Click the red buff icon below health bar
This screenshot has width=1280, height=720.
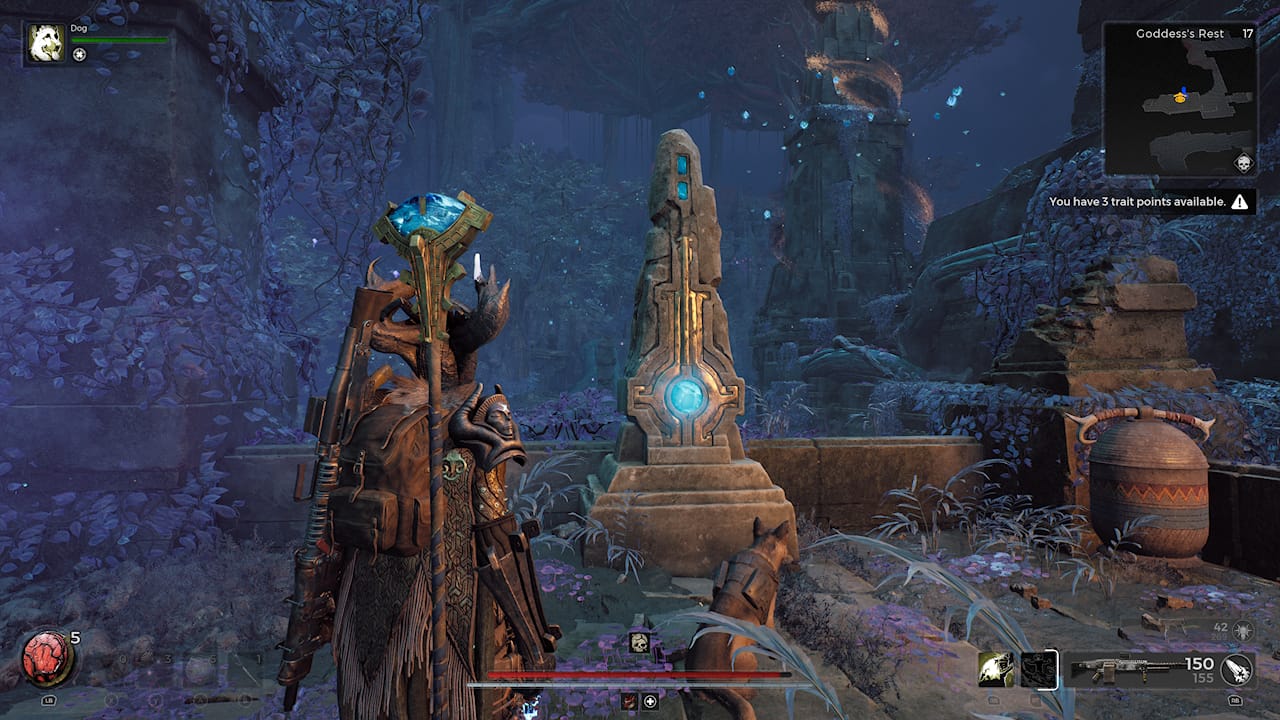click(630, 701)
